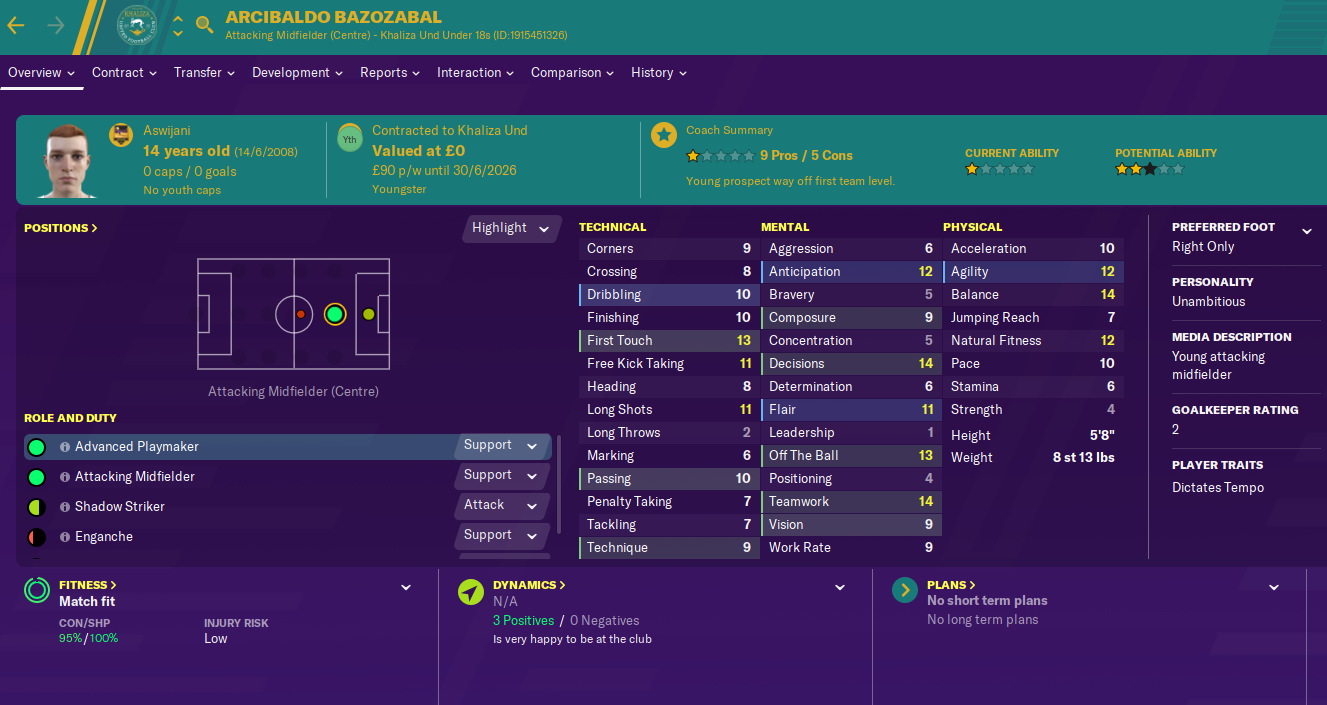The image size is (1327, 705).
Task: Change Shadow Striker duty dropdown
Action: pos(501,505)
